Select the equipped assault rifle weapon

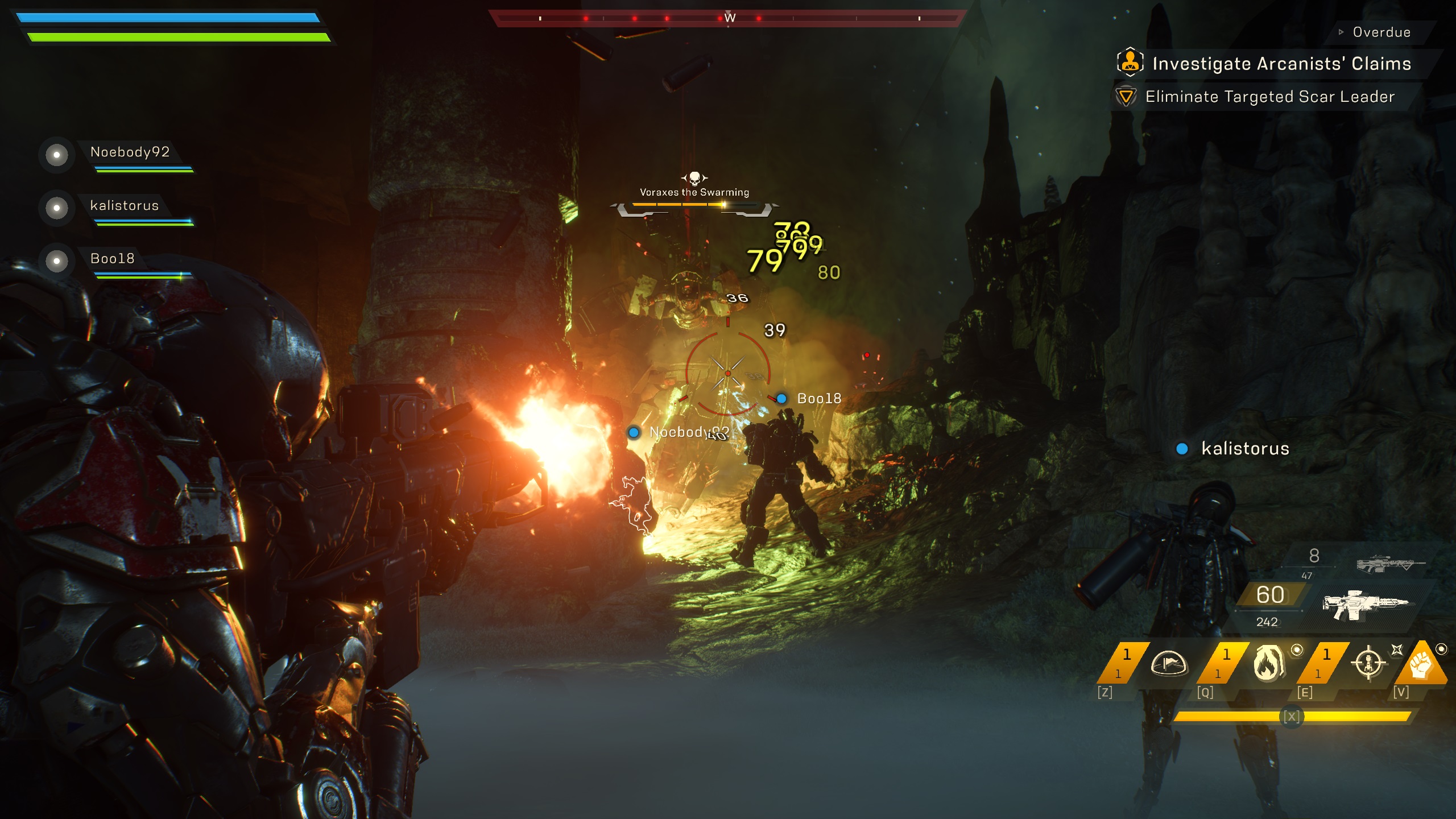point(1365,606)
